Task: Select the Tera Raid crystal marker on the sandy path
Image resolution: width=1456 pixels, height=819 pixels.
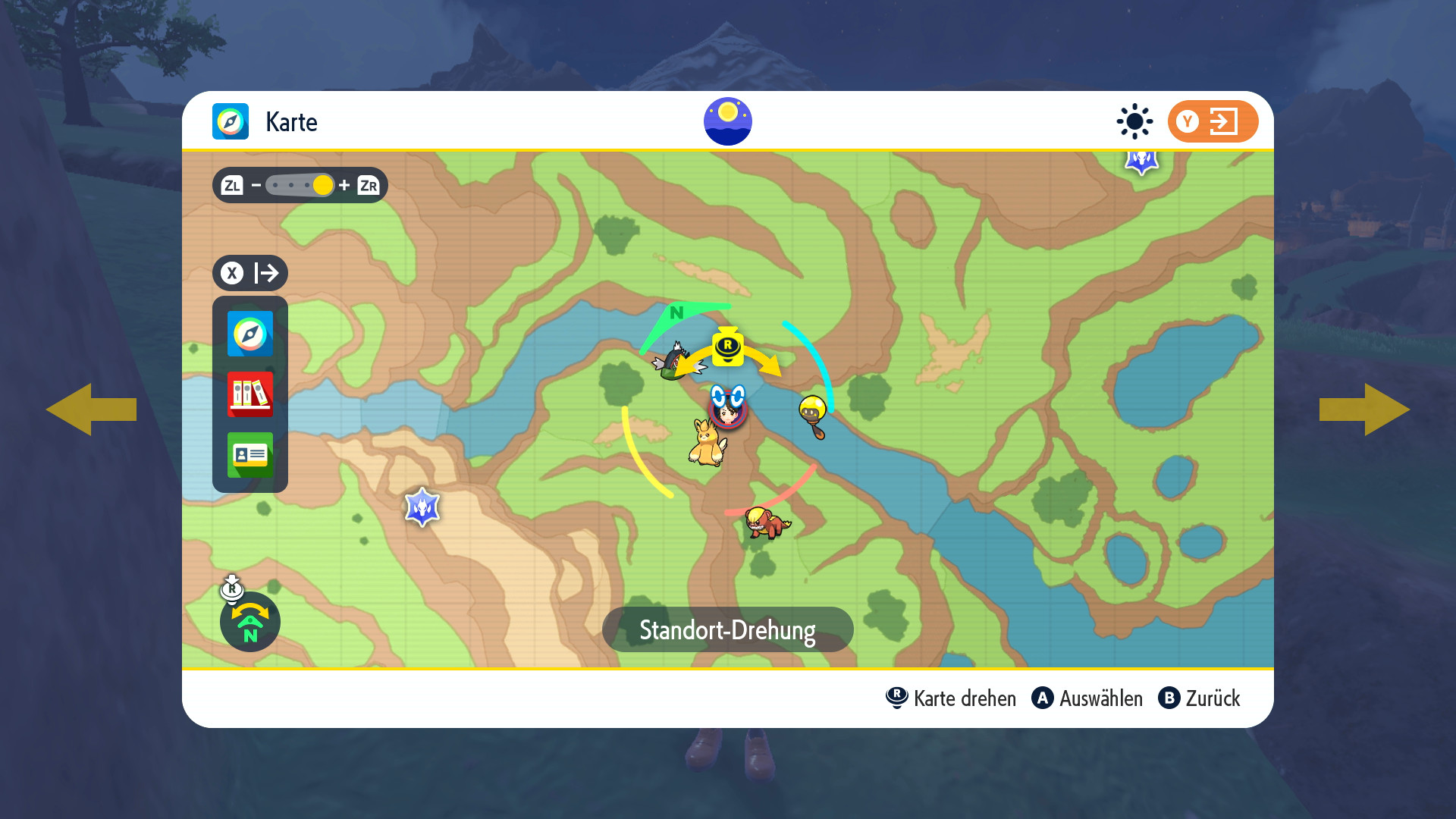Action: coord(422,507)
